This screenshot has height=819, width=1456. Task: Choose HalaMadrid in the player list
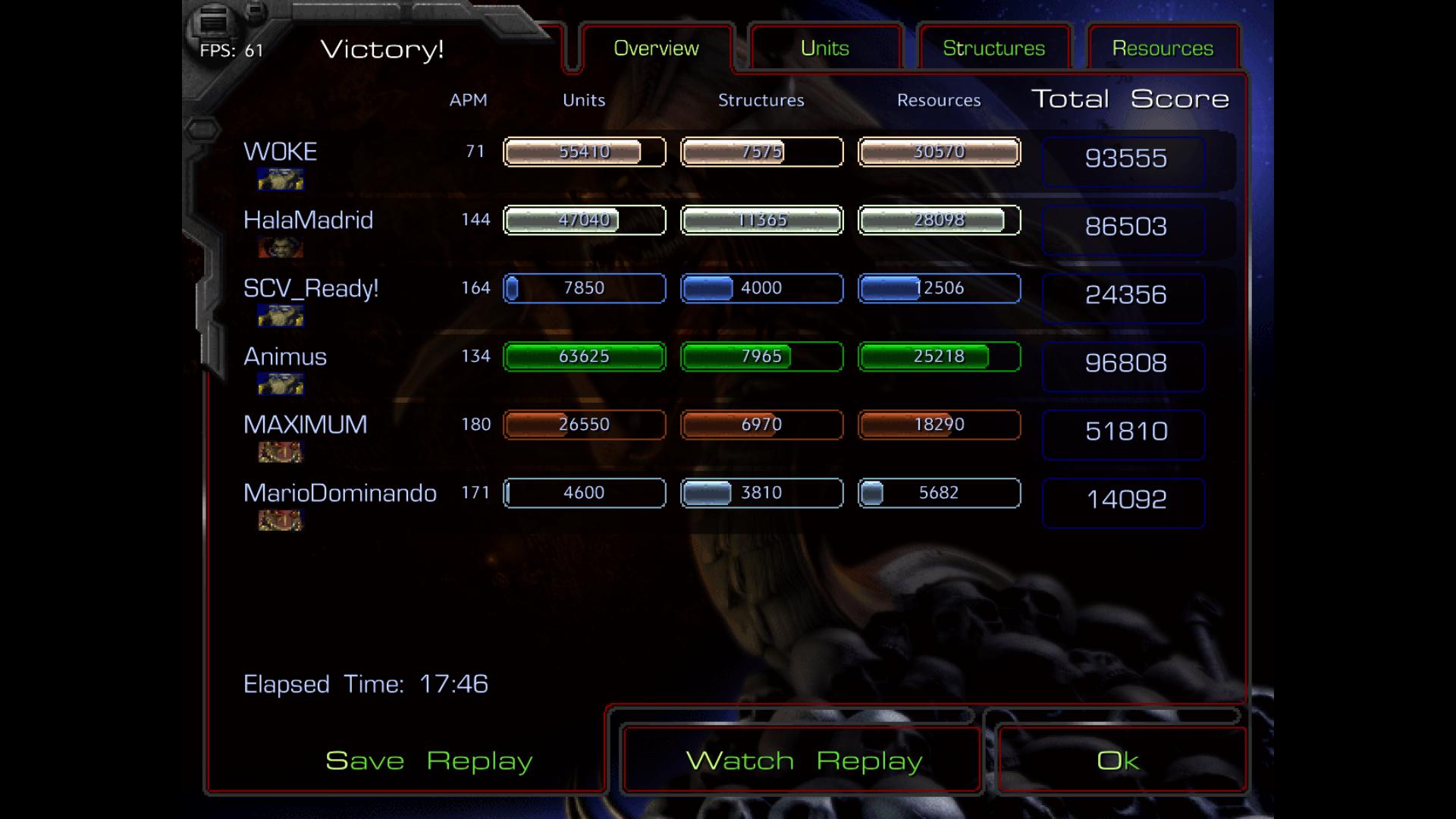click(x=308, y=220)
